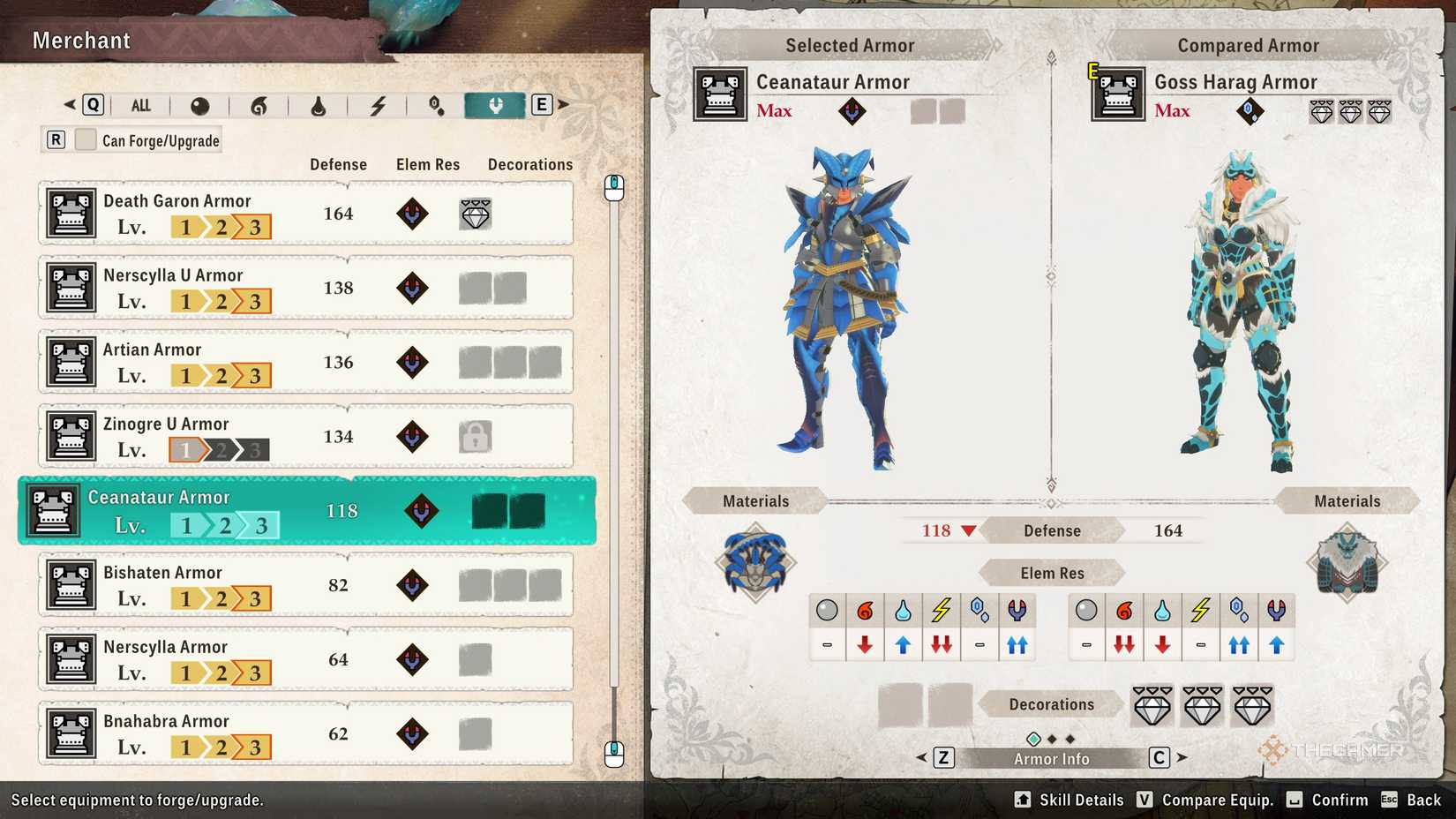Select the Thunder element filter icon
Viewport: 1456px width, 819px height.
378,104
